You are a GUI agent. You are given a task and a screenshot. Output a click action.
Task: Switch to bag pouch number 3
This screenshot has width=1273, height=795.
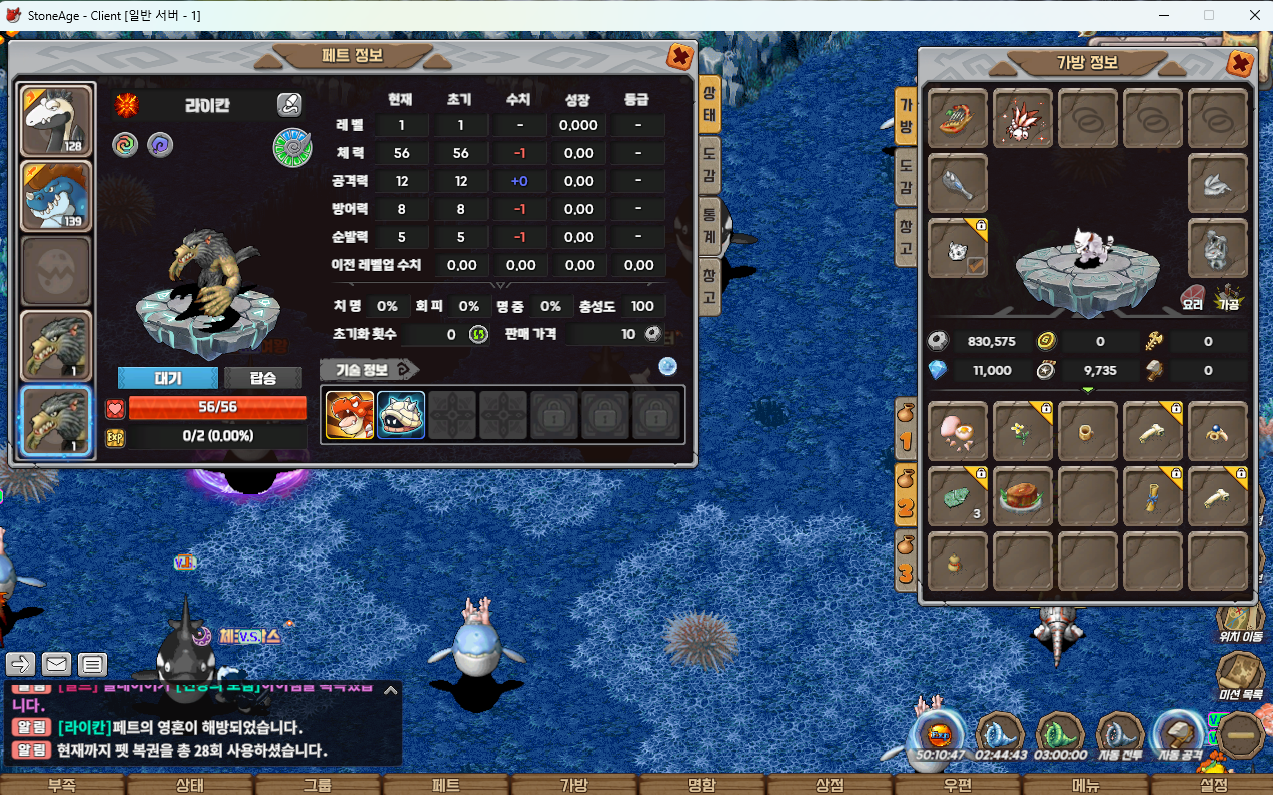[x=905, y=562]
